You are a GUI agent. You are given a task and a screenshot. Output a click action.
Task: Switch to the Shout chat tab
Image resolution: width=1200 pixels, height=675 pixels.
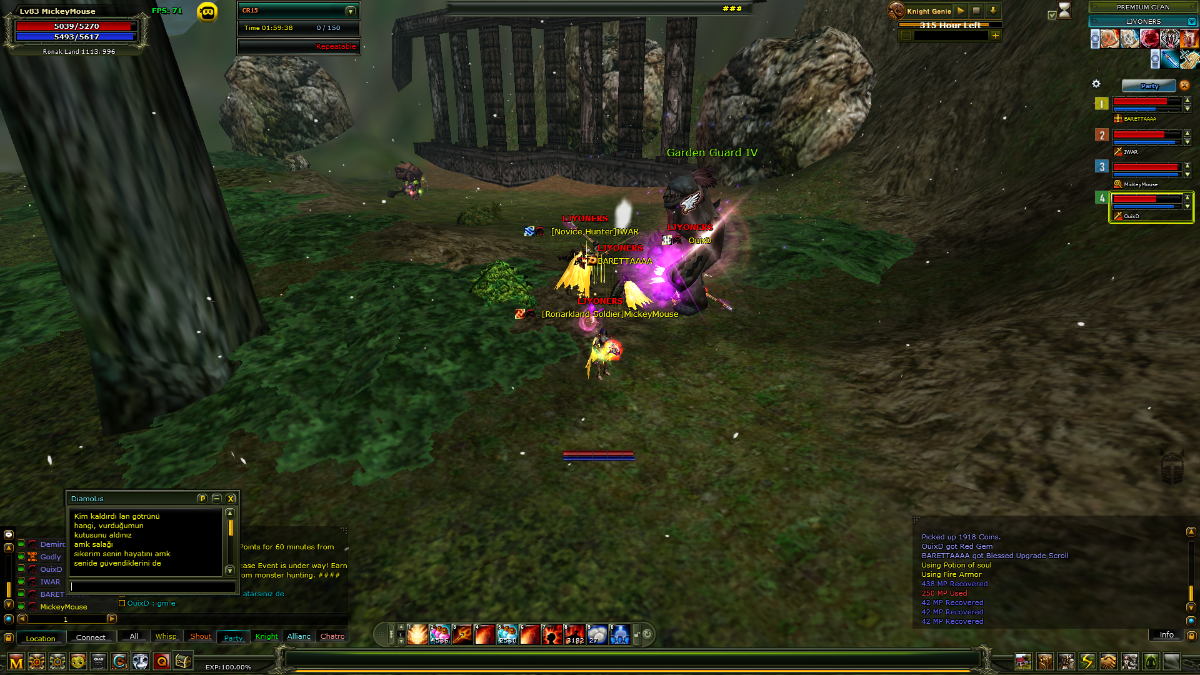pyautogui.click(x=201, y=637)
